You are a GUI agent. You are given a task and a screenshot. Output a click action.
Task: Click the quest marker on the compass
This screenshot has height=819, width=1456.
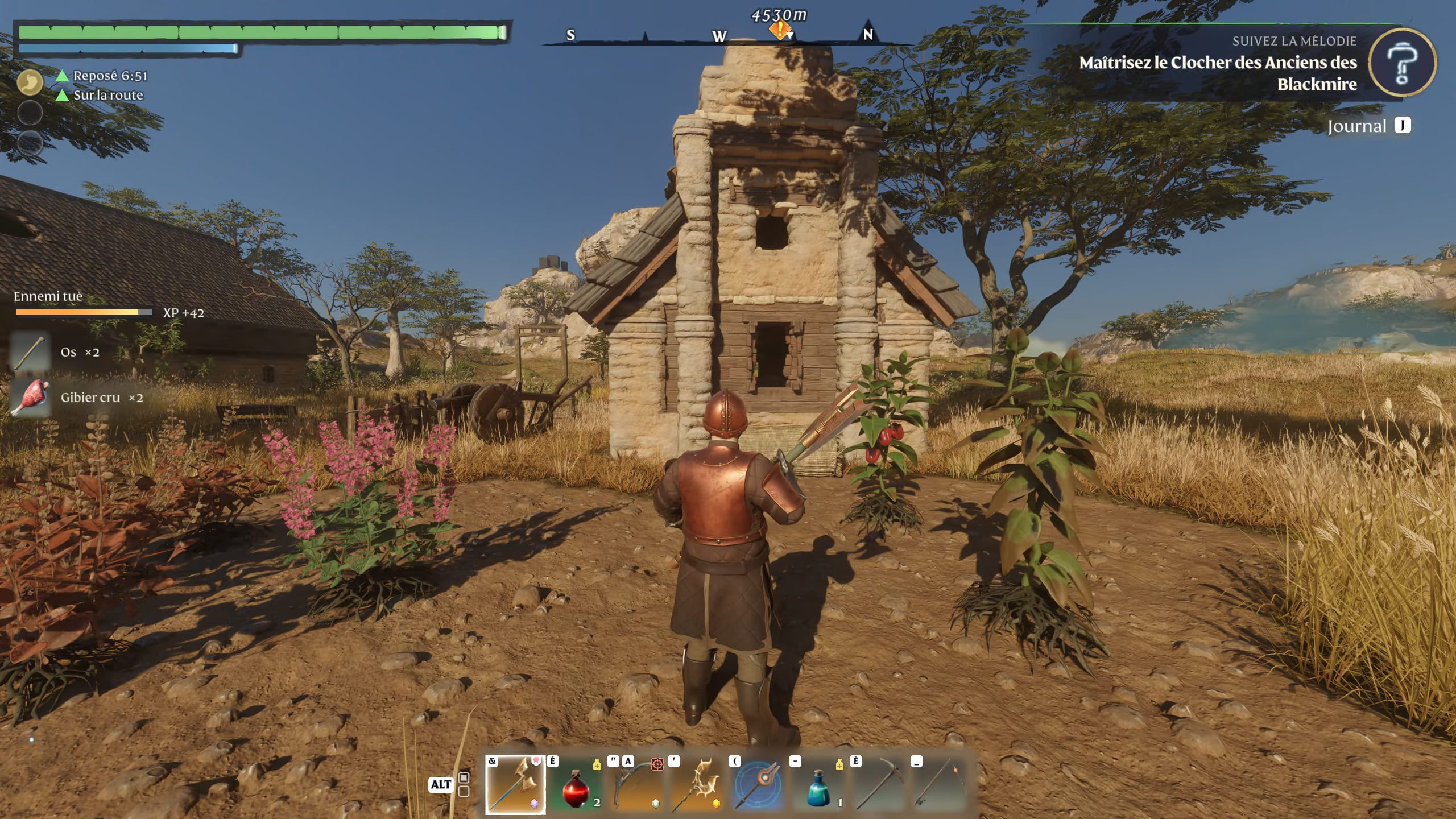click(x=780, y=30)
